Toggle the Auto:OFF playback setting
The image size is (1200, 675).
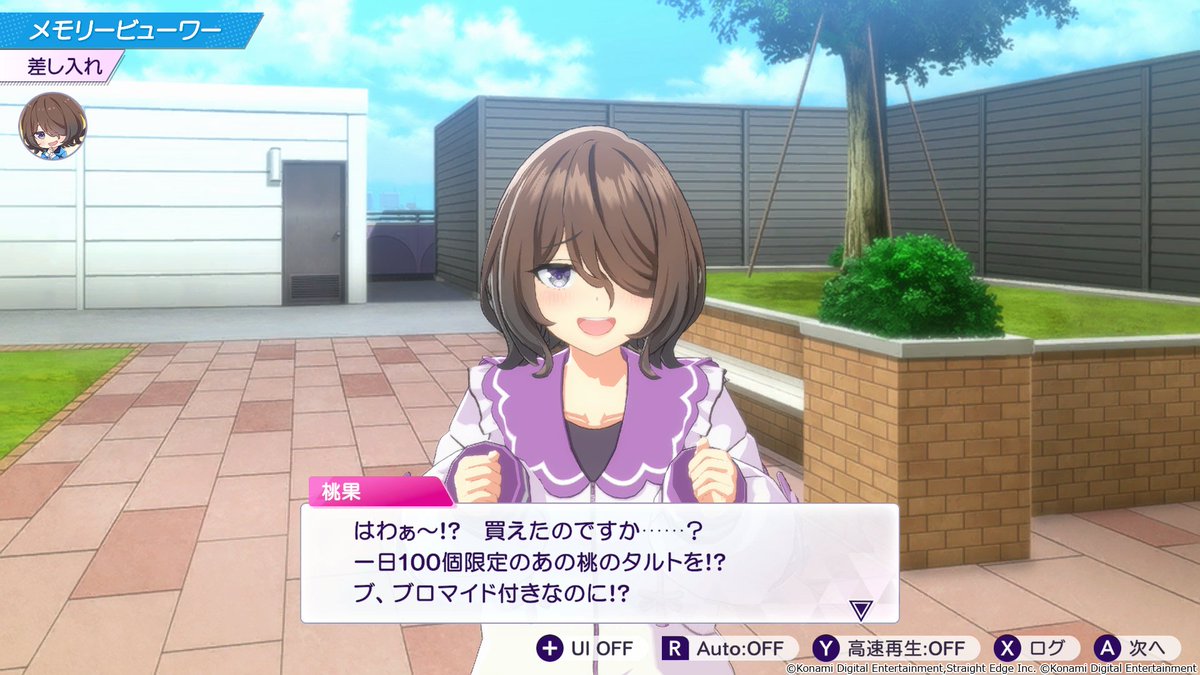coord(728,648)
